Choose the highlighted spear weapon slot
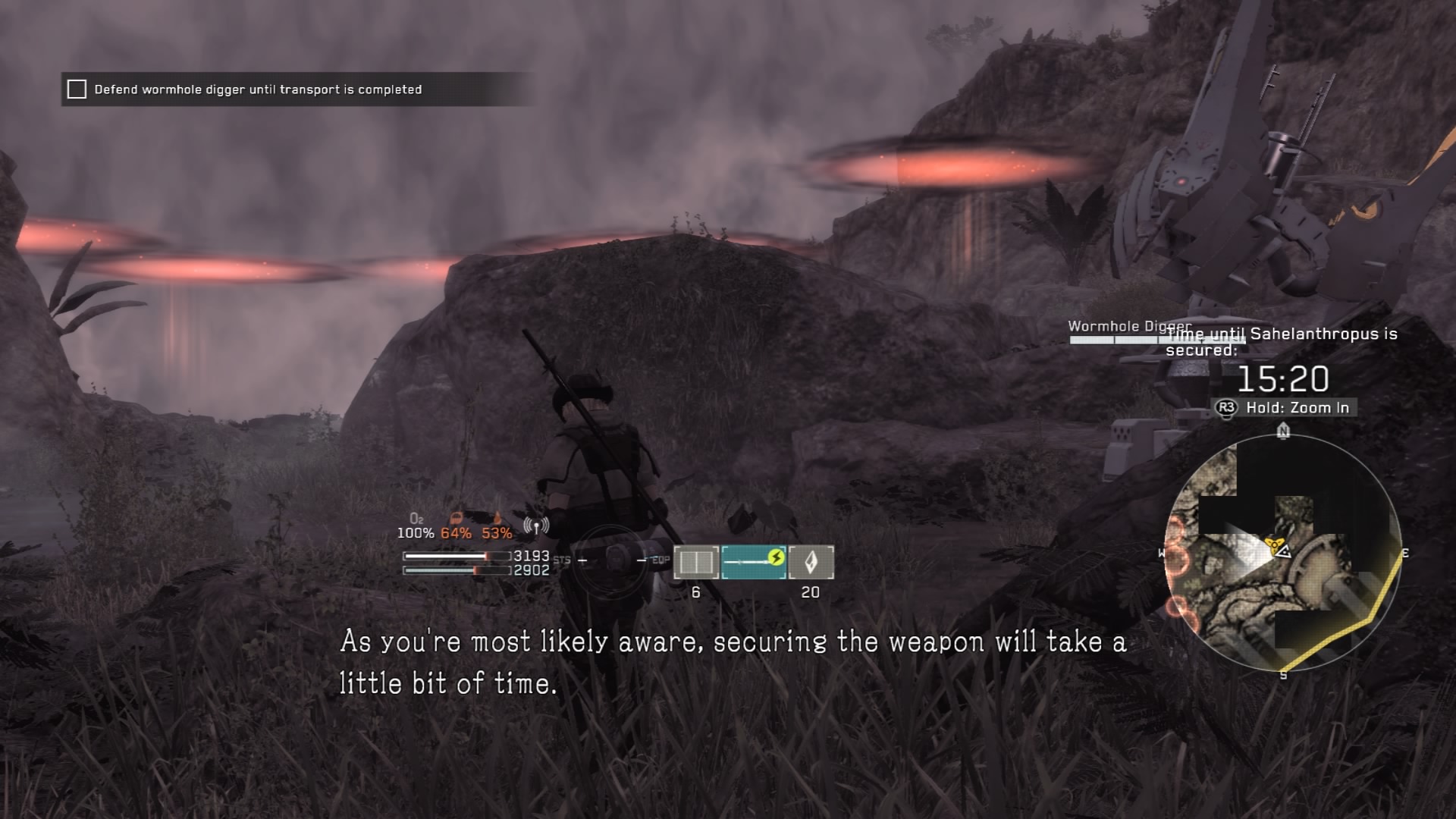1456x819 pixels. 754,562
